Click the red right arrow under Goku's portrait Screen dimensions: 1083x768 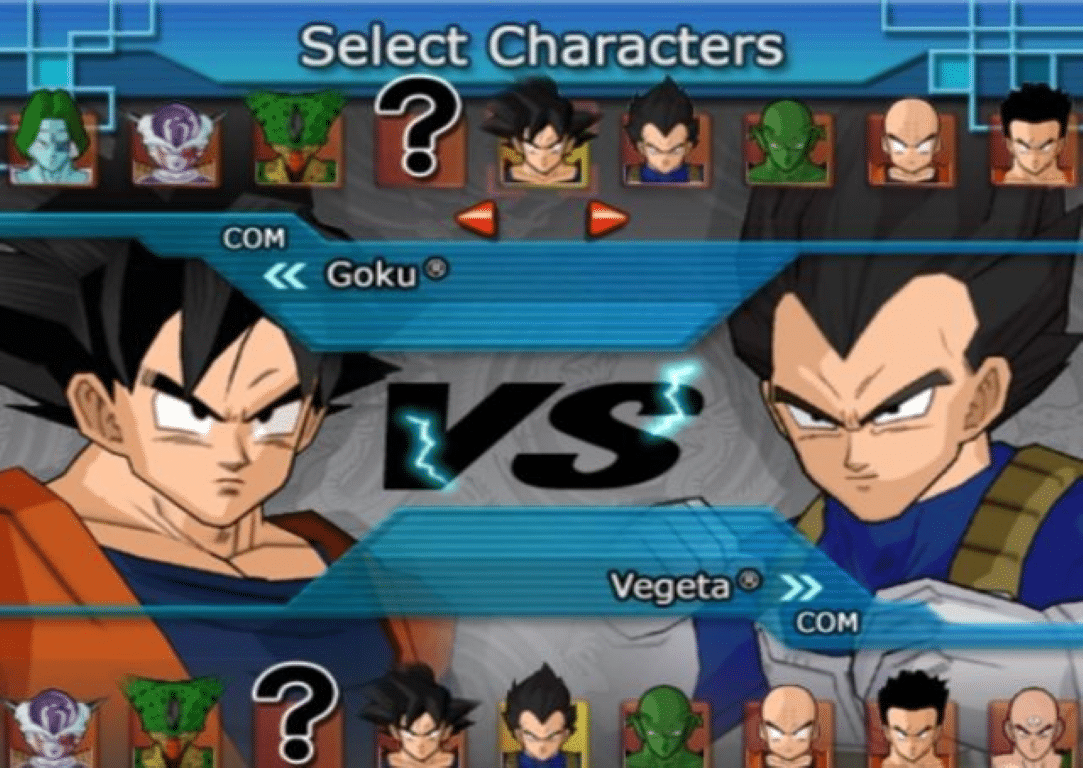(607, 220)
